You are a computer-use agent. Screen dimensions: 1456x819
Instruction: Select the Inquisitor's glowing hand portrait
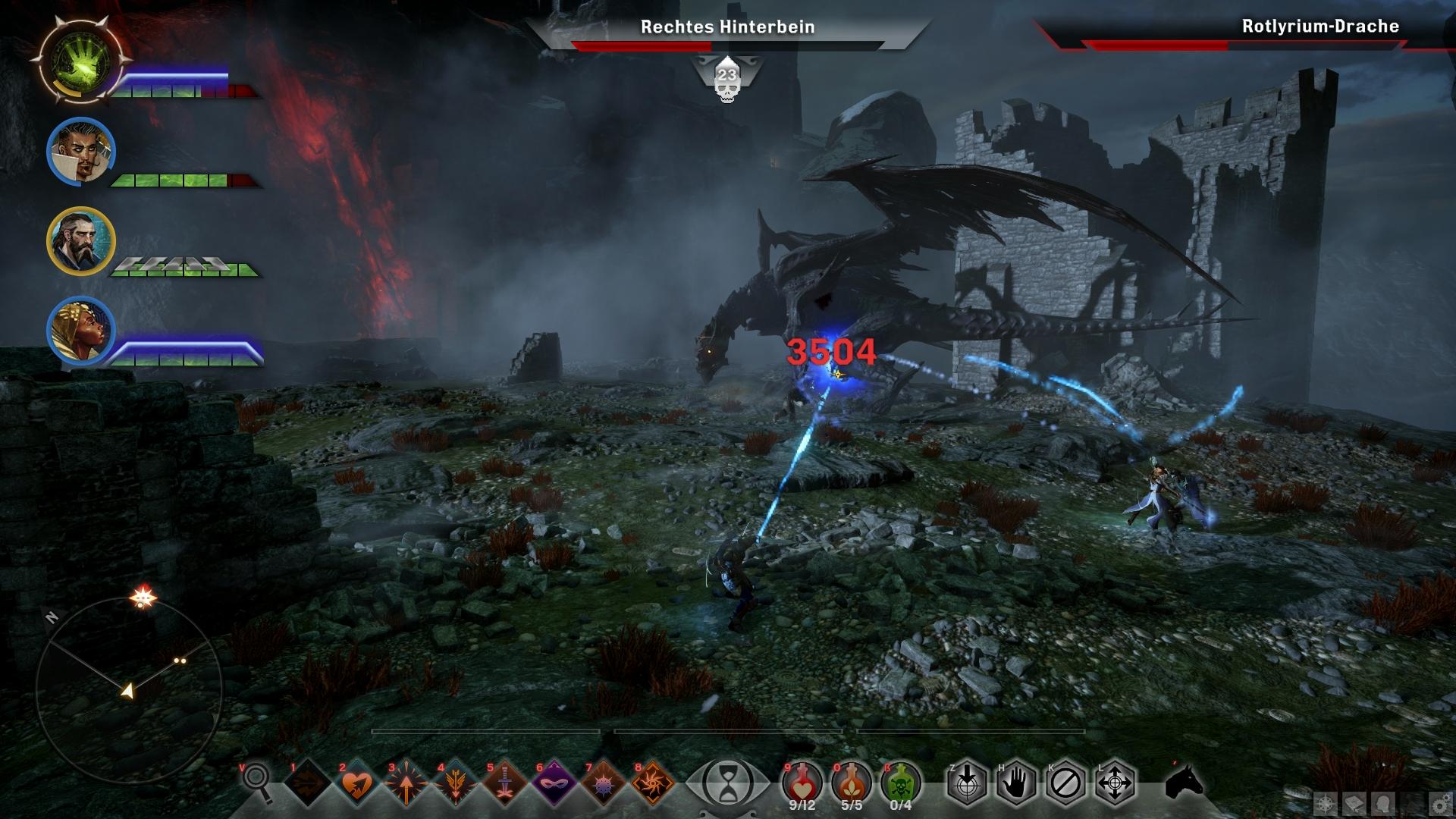tap(78, 60)
